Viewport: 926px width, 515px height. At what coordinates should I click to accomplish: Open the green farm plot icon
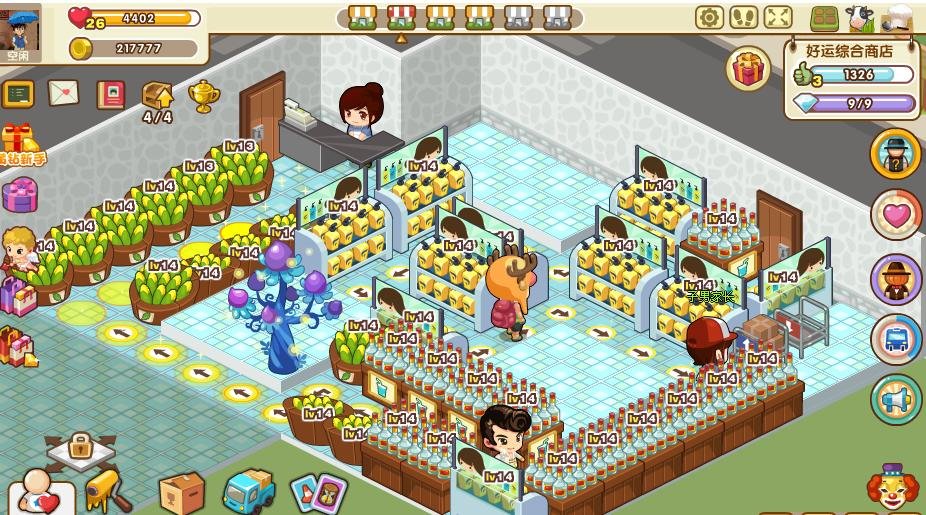825,18
